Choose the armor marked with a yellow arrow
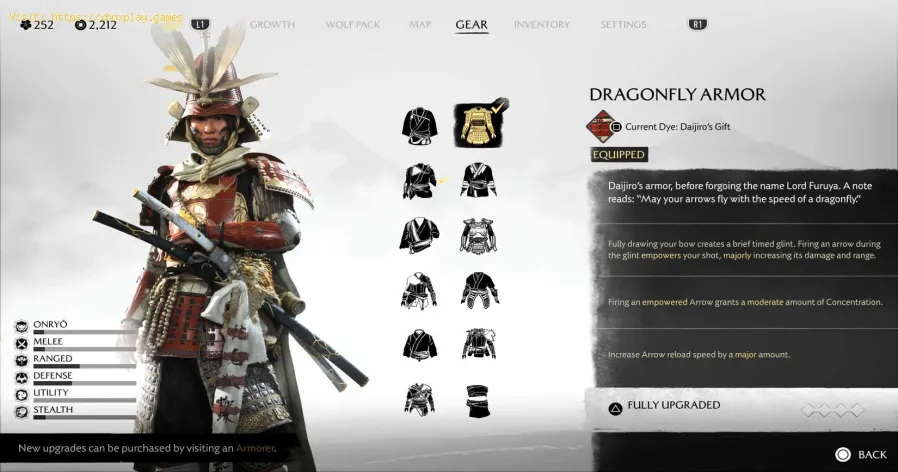Image resolution: width=898 pixels, height=472 pixels. tap(420, 181)
